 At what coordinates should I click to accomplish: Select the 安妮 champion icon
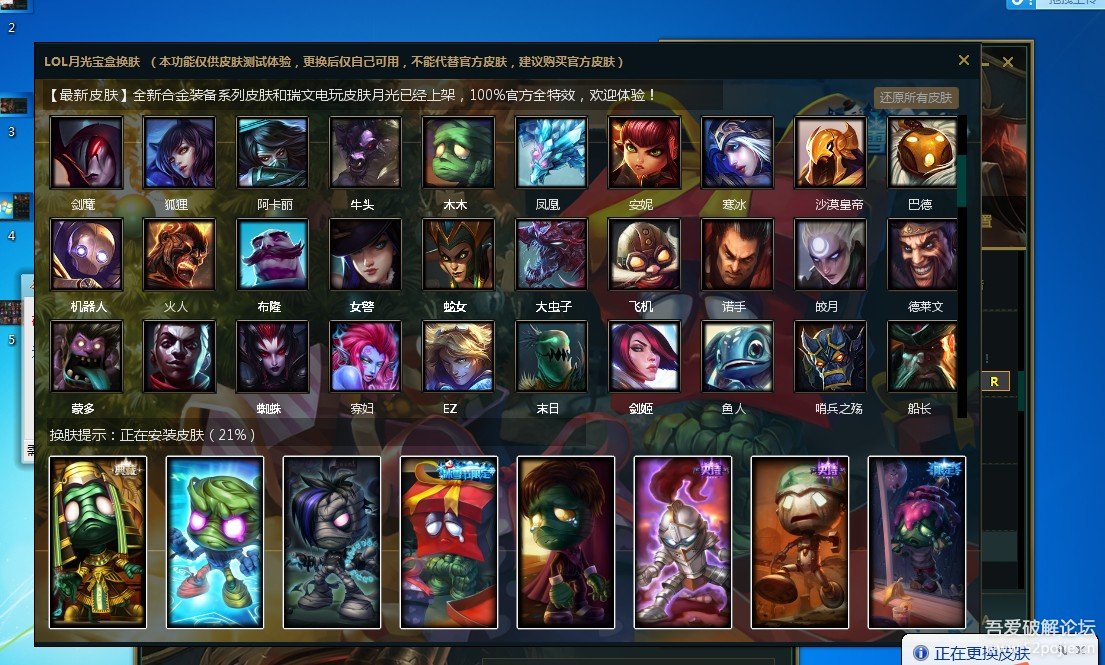(645, 153)
